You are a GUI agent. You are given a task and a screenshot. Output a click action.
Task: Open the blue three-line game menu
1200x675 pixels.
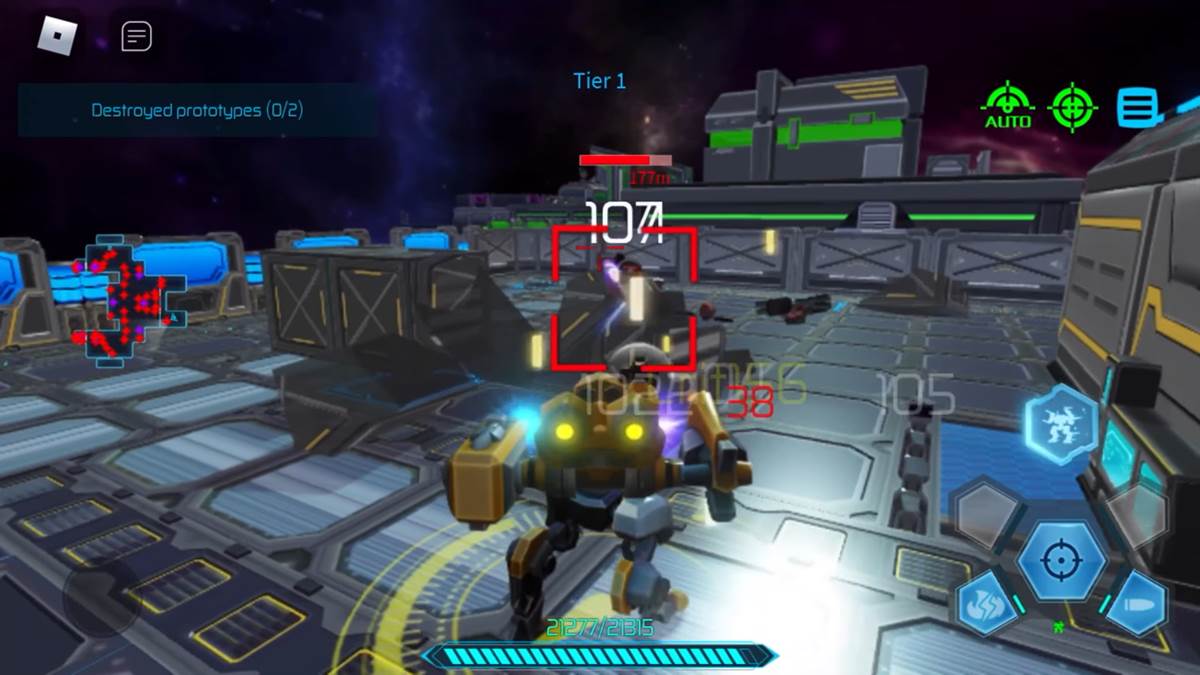(1138, 106)
